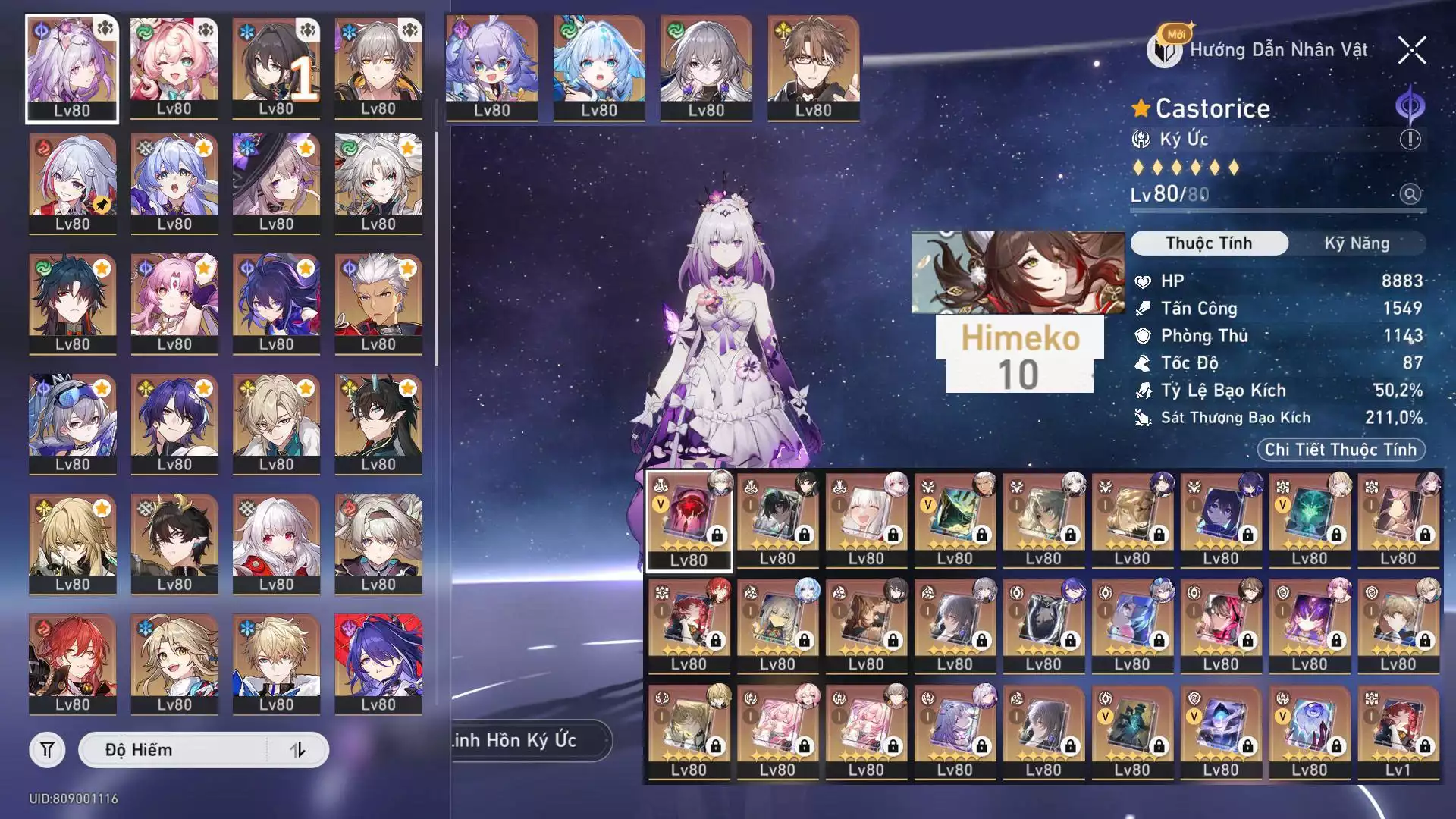Screen dimensions: 1456x819
Task: Pick the dark-haired character marked with 1
Action: (276, 68)
